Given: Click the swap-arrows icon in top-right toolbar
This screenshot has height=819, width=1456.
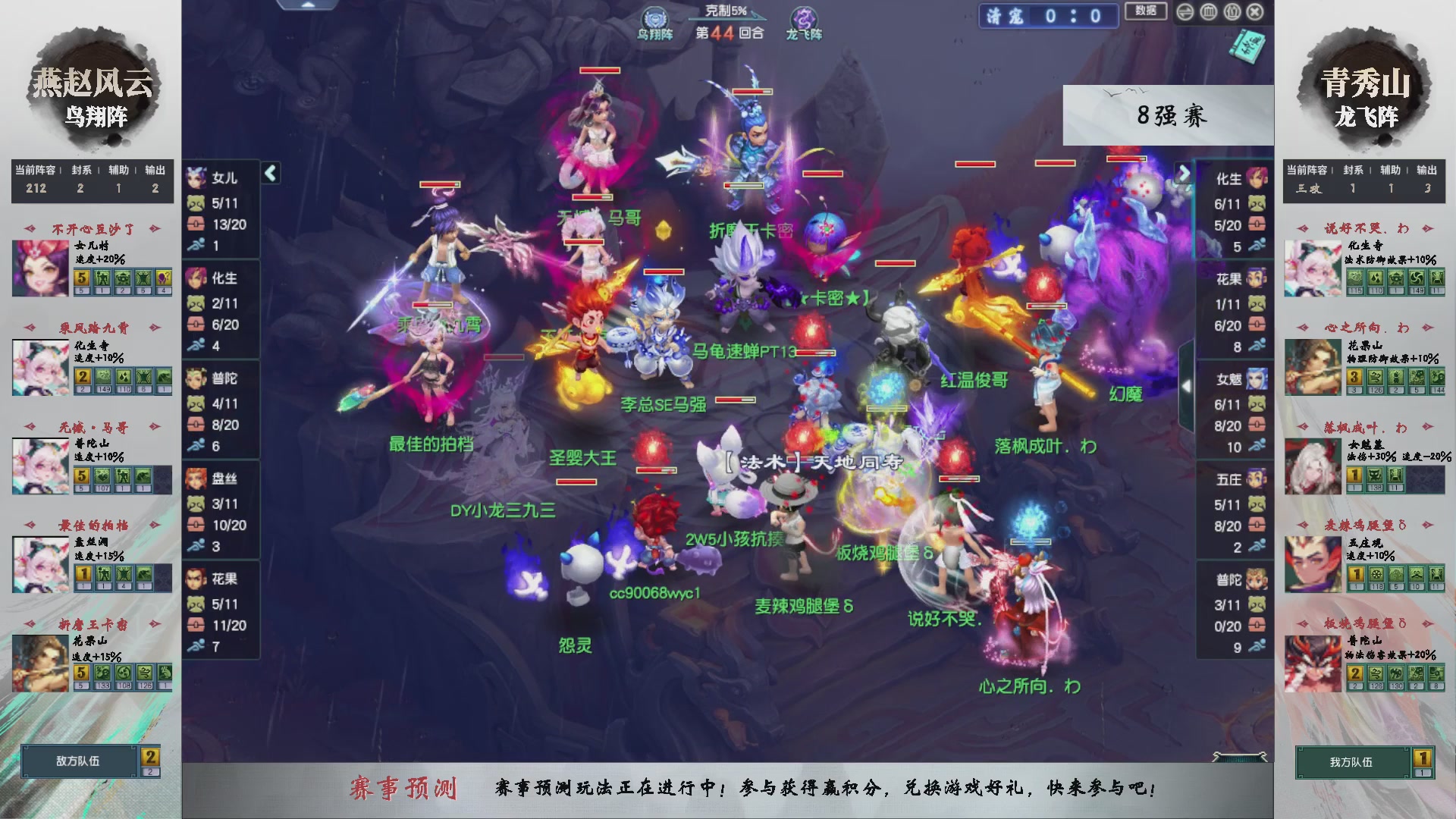Looking at the screenshot, I should 1185,11.
